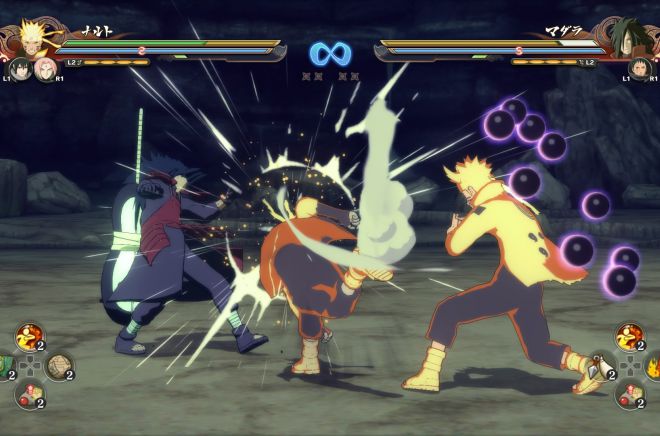Use Madara's red food pills item
The height and width of the screenshot is (436, 660).
629,393
